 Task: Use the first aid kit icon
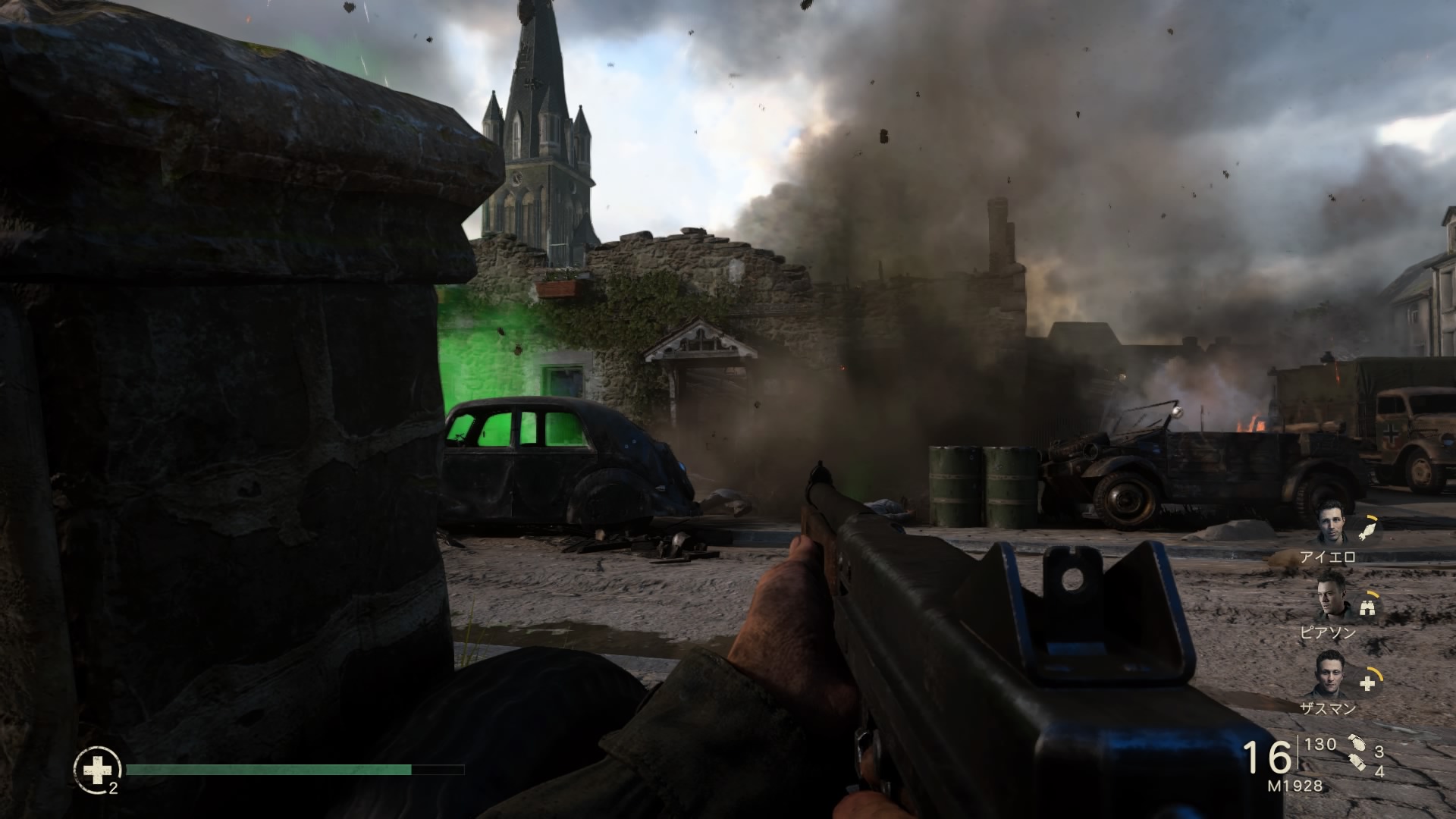click(x=96, y=772)
